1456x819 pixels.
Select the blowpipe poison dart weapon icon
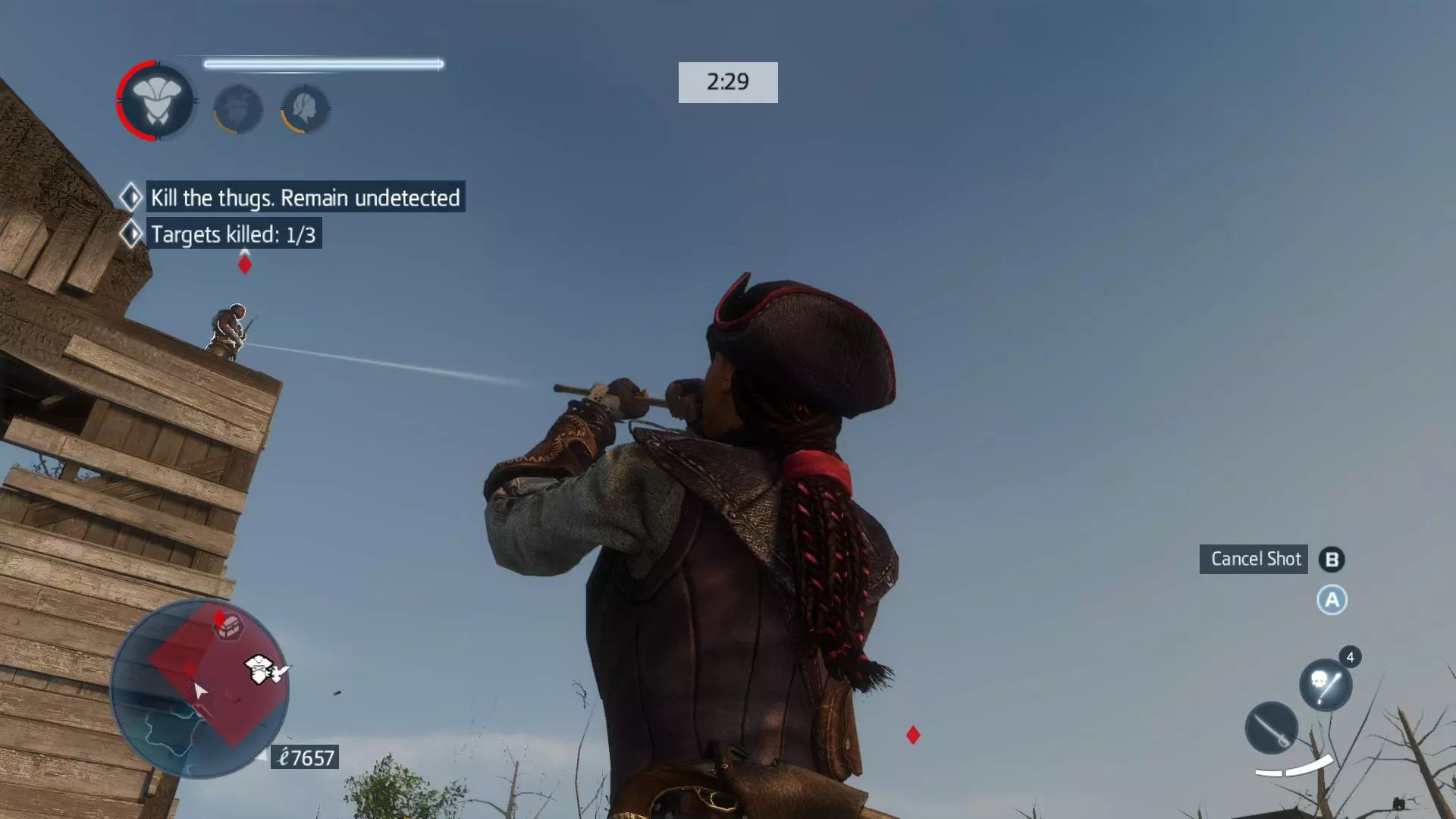click(1325, 684)
